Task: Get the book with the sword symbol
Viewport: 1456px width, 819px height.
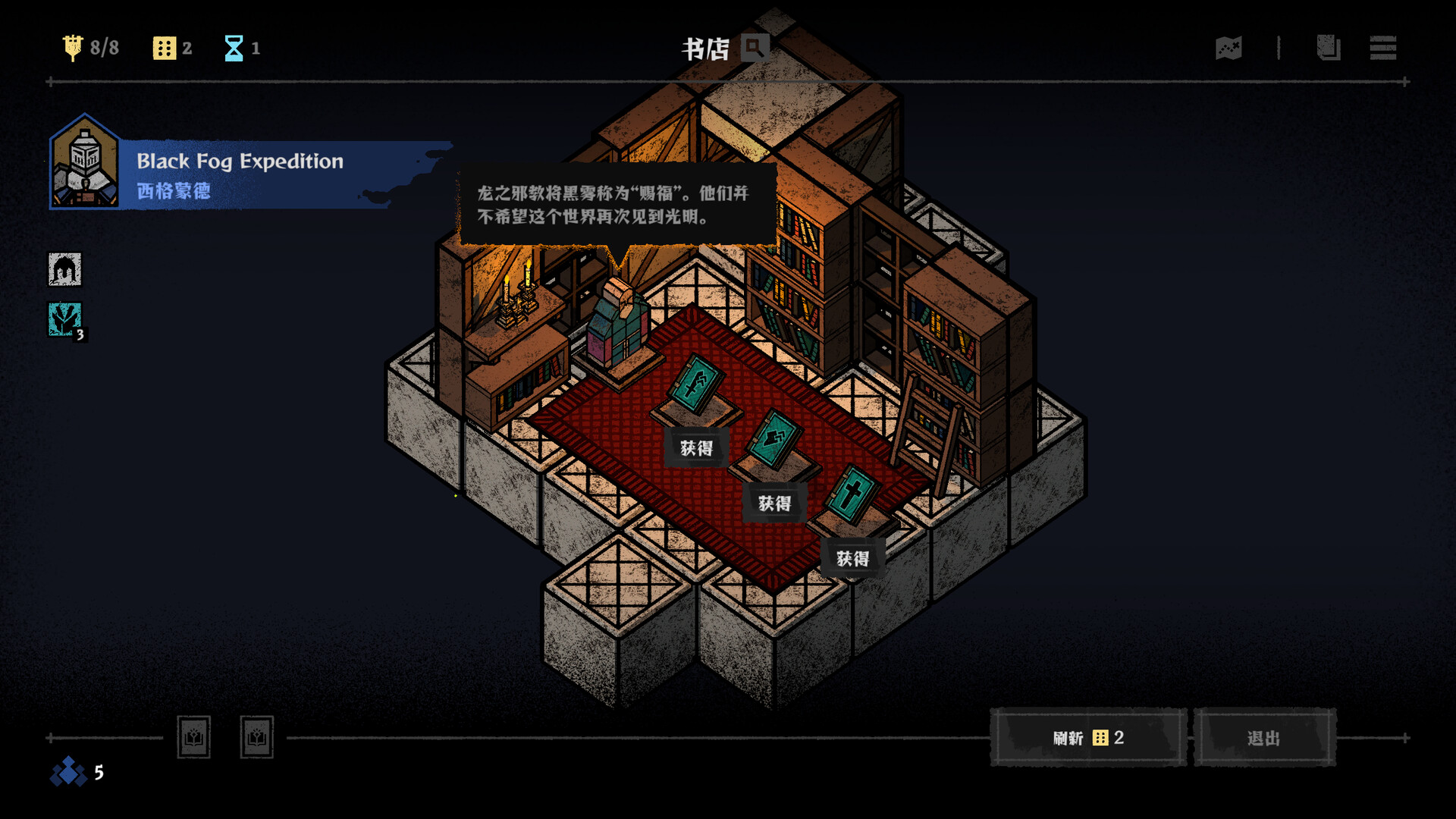Action: coord(696,448)
